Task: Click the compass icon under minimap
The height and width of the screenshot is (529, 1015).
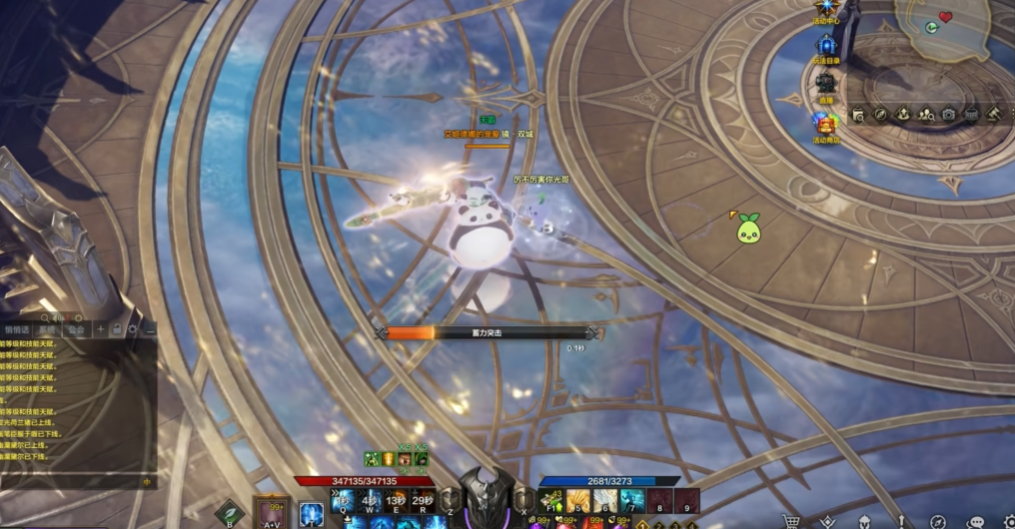Action: (880, 115)
